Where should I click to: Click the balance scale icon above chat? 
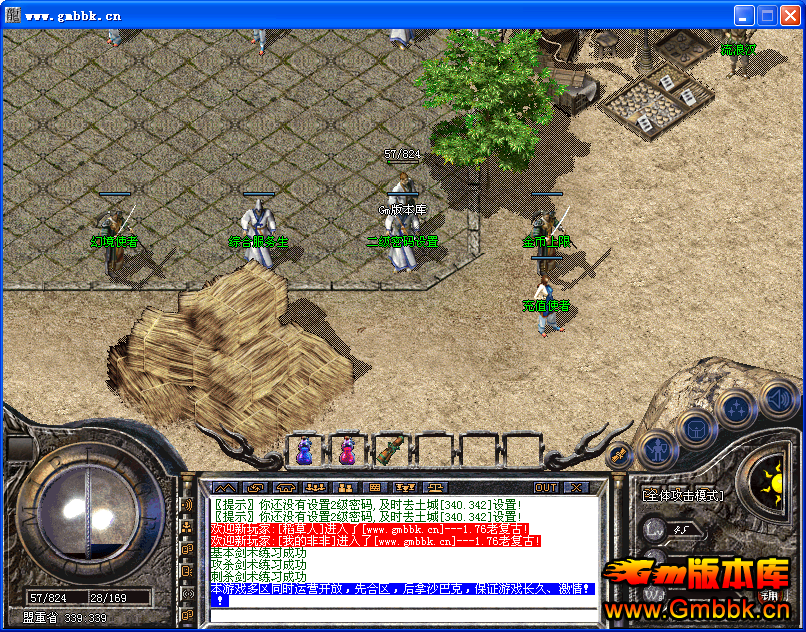[x=434, y=488]
